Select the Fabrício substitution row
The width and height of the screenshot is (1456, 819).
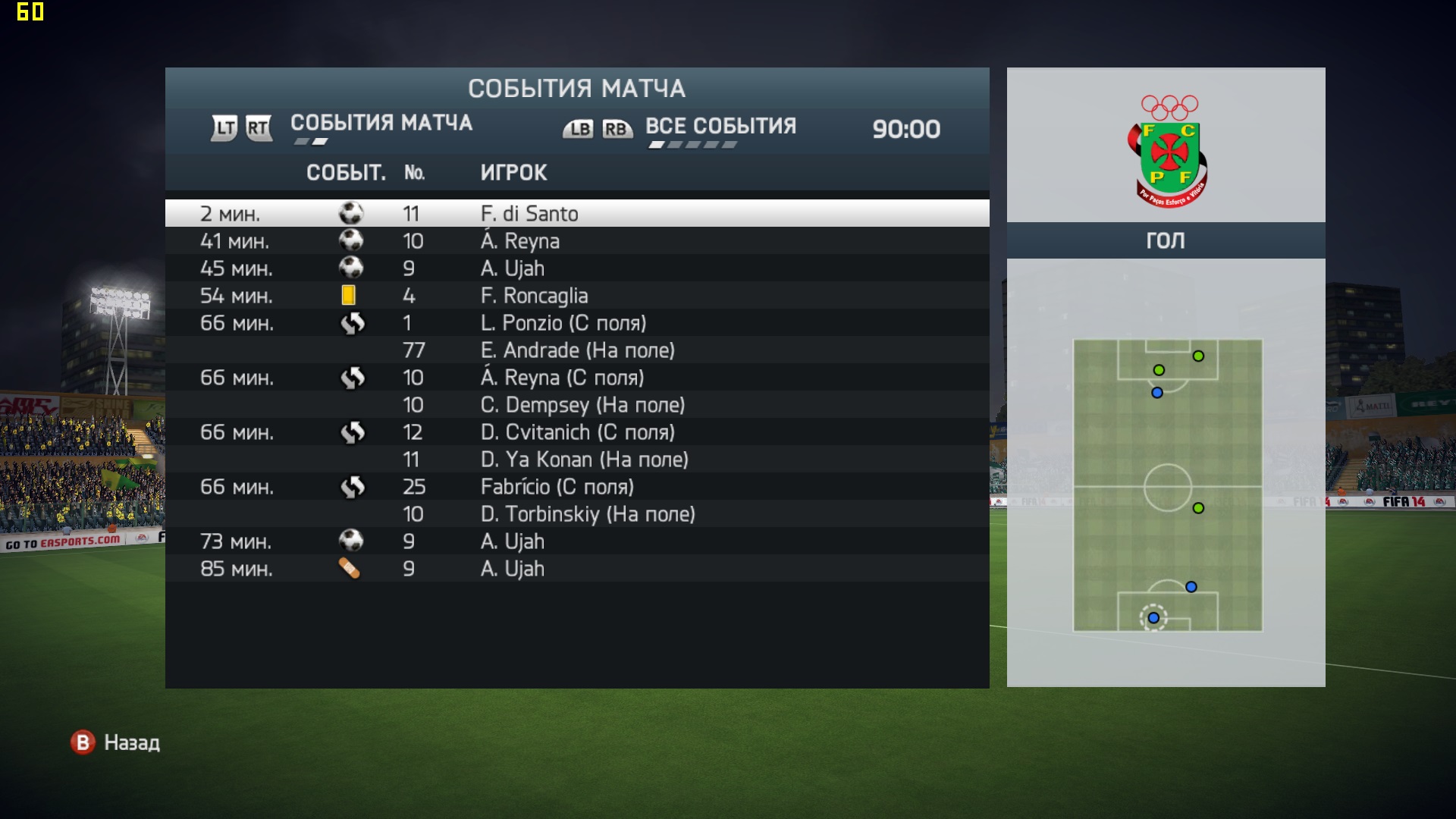(x=576, y=487)
